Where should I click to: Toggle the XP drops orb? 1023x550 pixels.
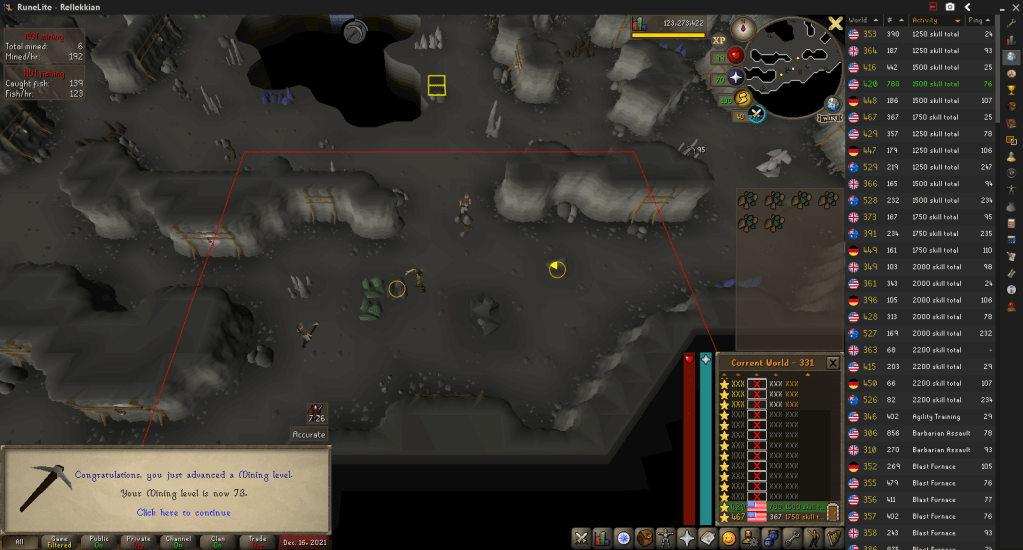[719, 42]
